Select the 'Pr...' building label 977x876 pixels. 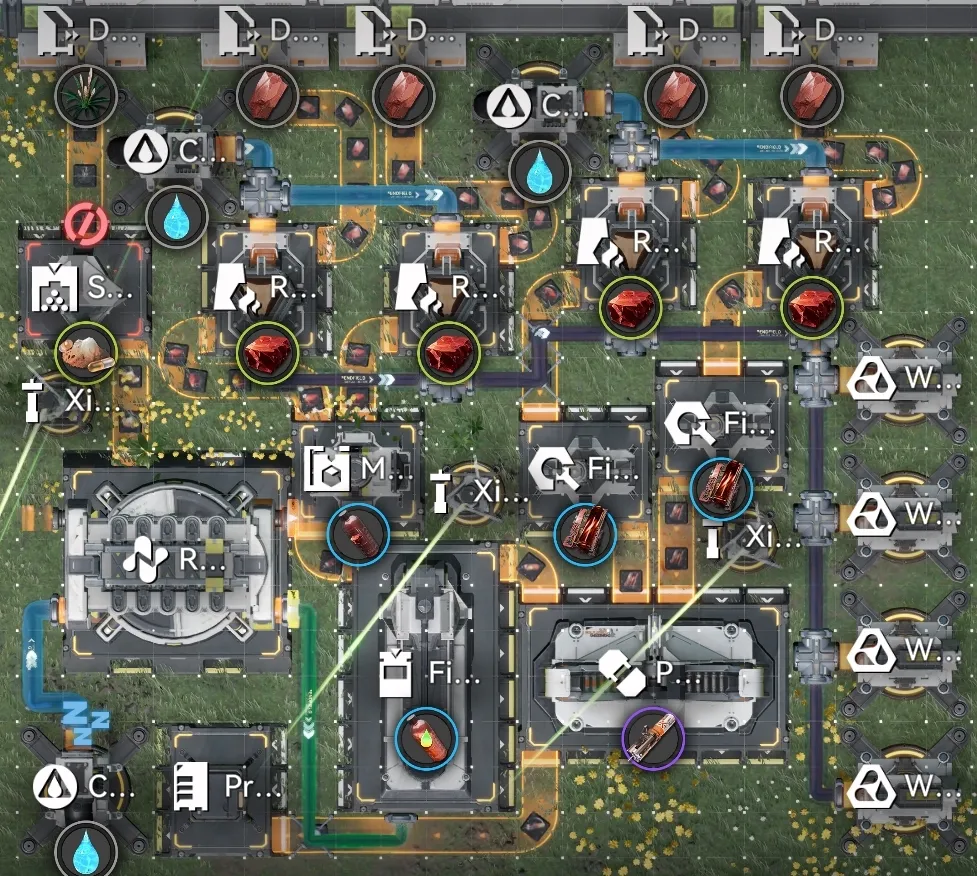(x=223, y=787)
